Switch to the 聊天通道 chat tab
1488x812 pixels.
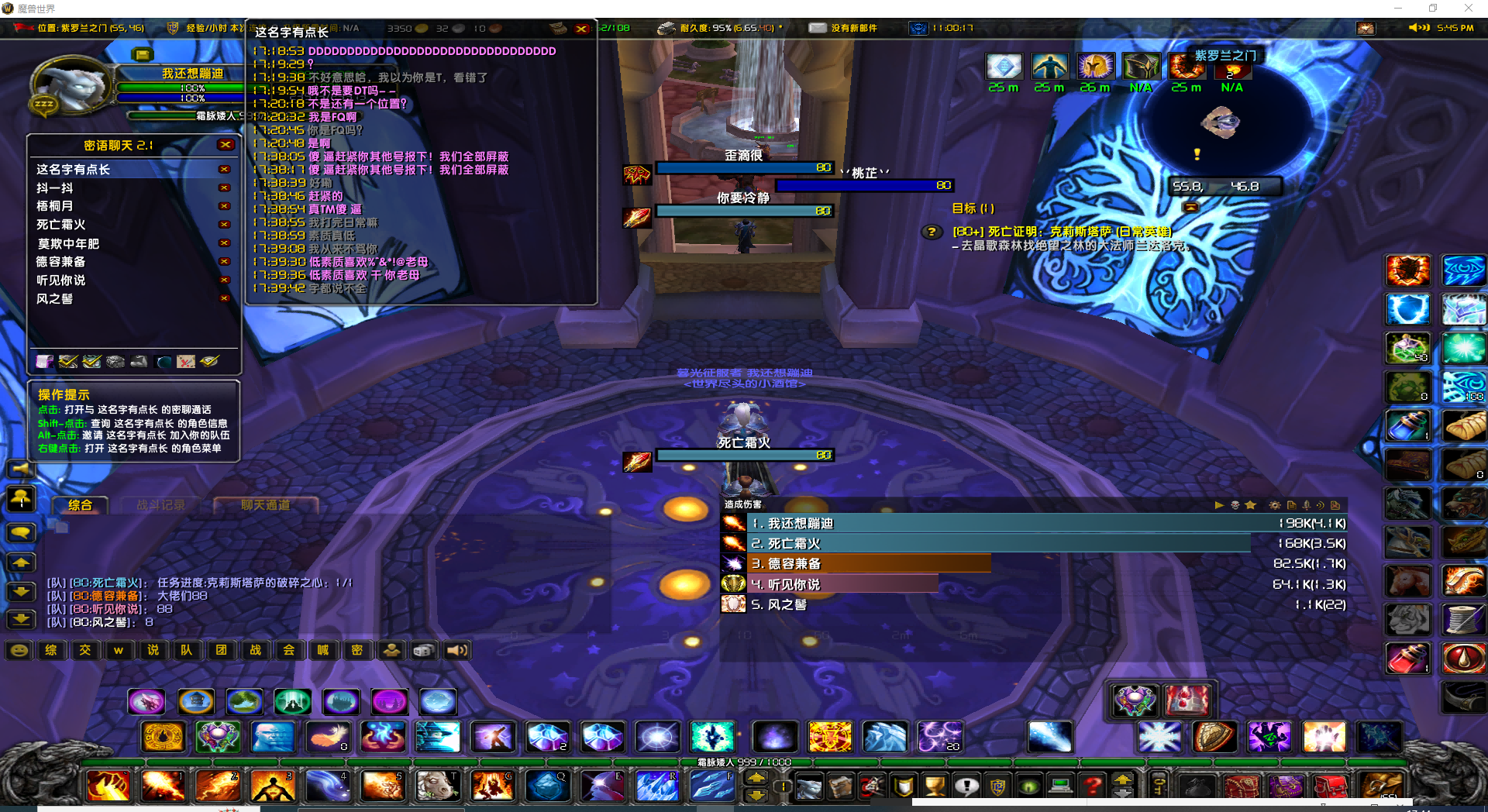[266, 505]
